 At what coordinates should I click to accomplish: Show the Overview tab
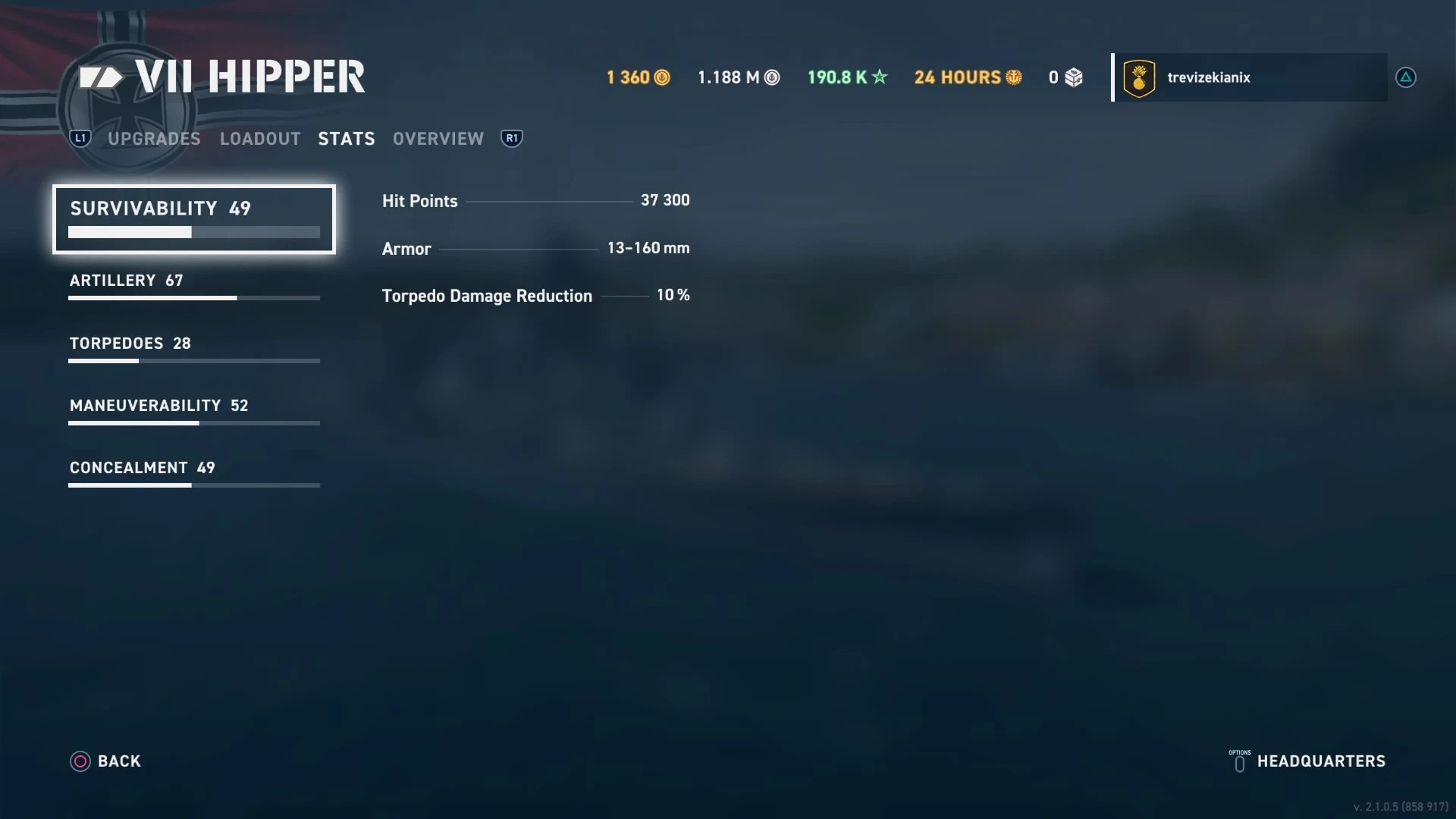[438, 139]
